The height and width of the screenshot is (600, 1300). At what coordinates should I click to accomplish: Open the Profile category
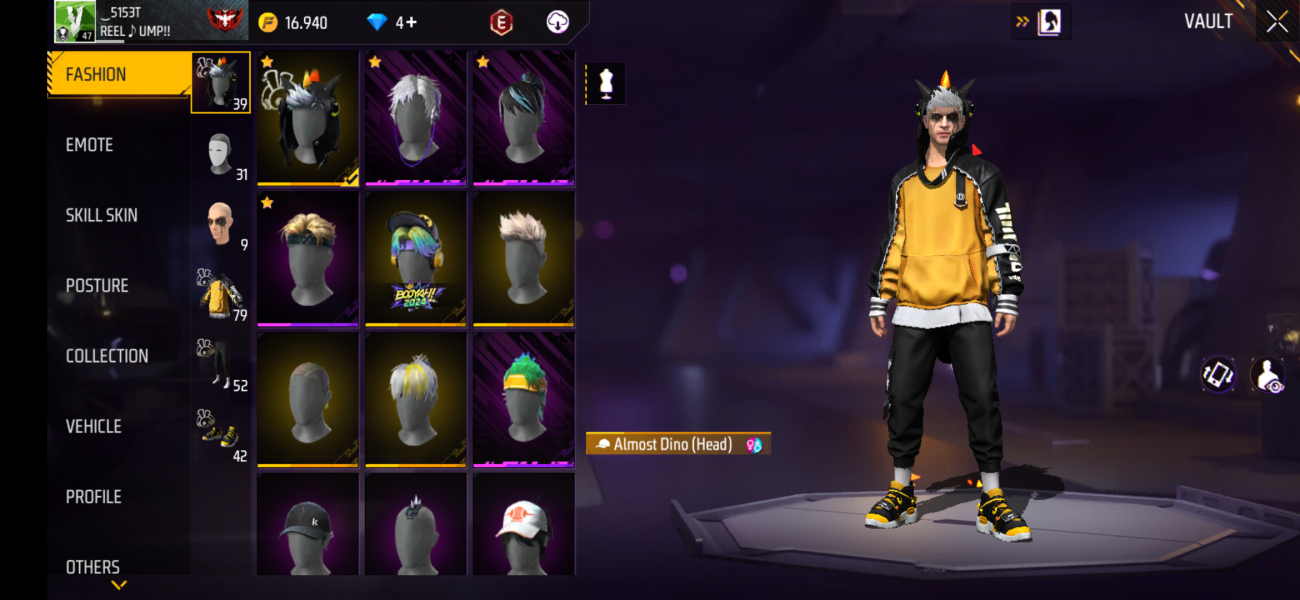(x=93, y=497)
